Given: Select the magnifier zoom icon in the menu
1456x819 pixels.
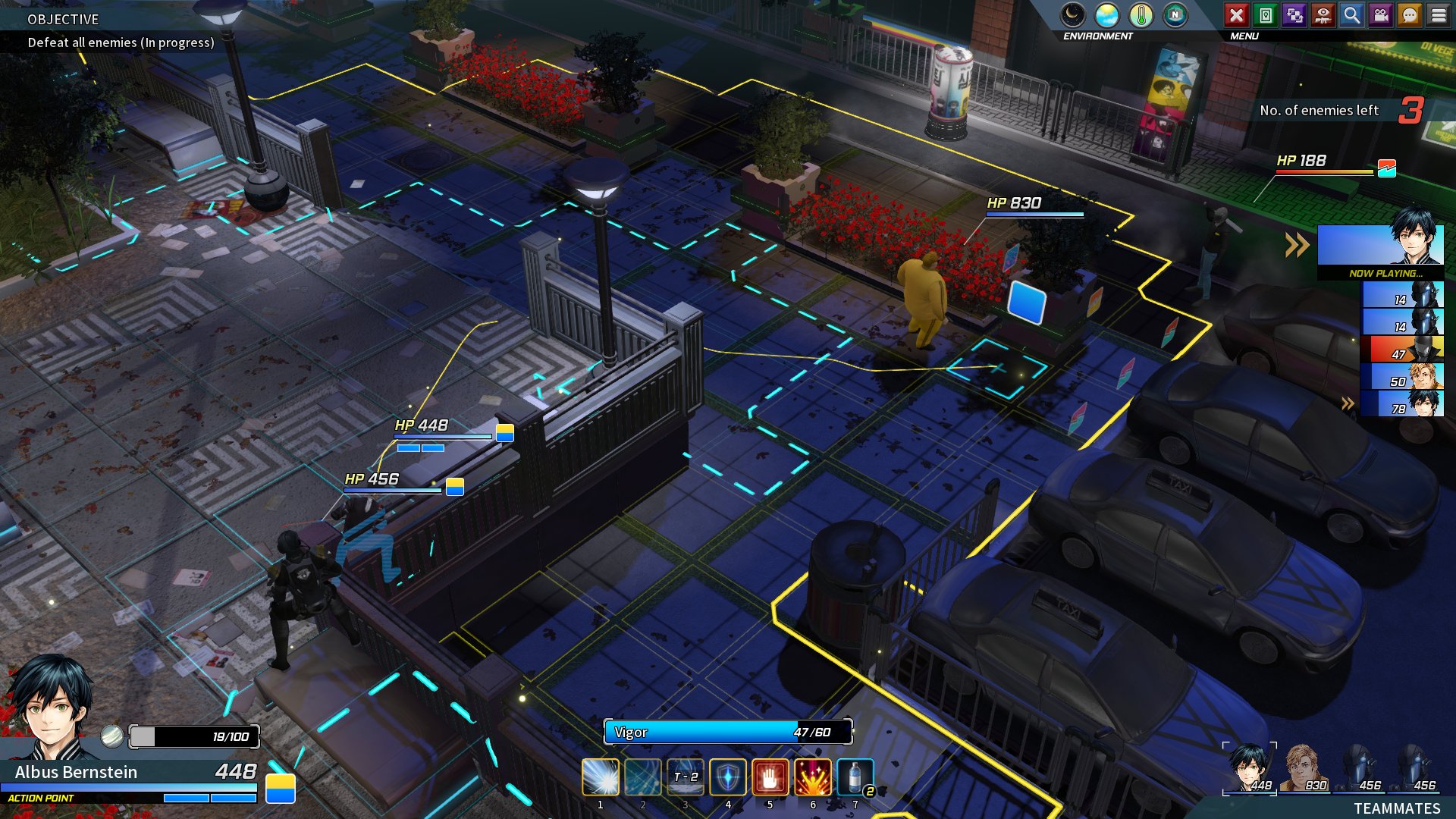Looking at the screenshot, I should [x=1351, y=13].
